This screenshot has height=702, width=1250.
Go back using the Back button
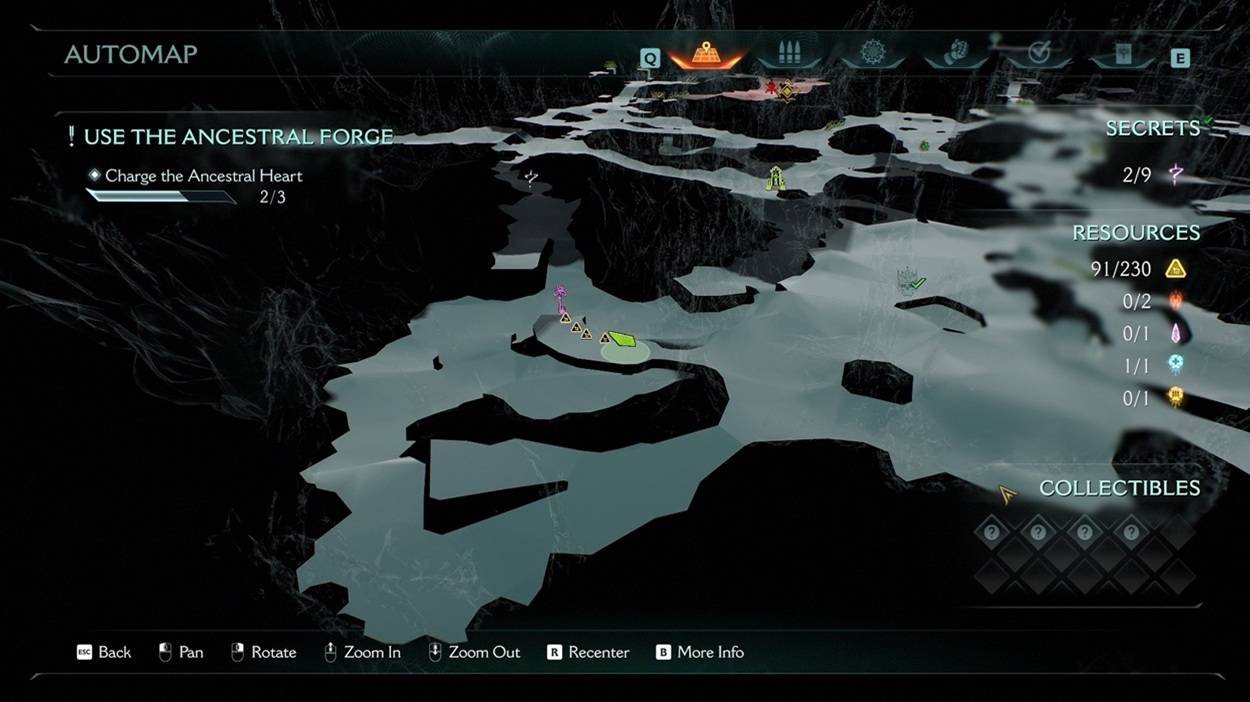(x=104, y=652)
